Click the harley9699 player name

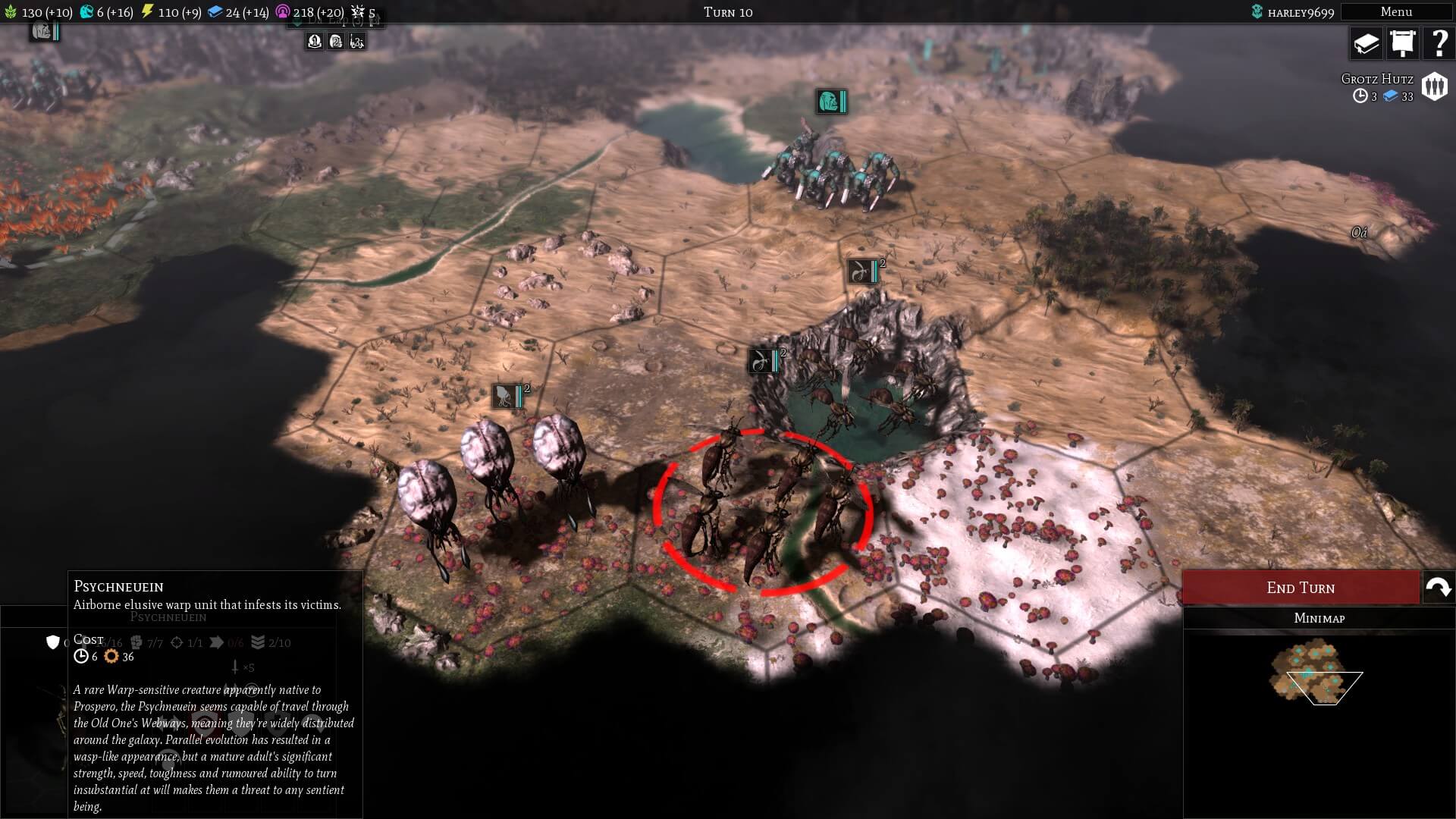pos(1300,12)
